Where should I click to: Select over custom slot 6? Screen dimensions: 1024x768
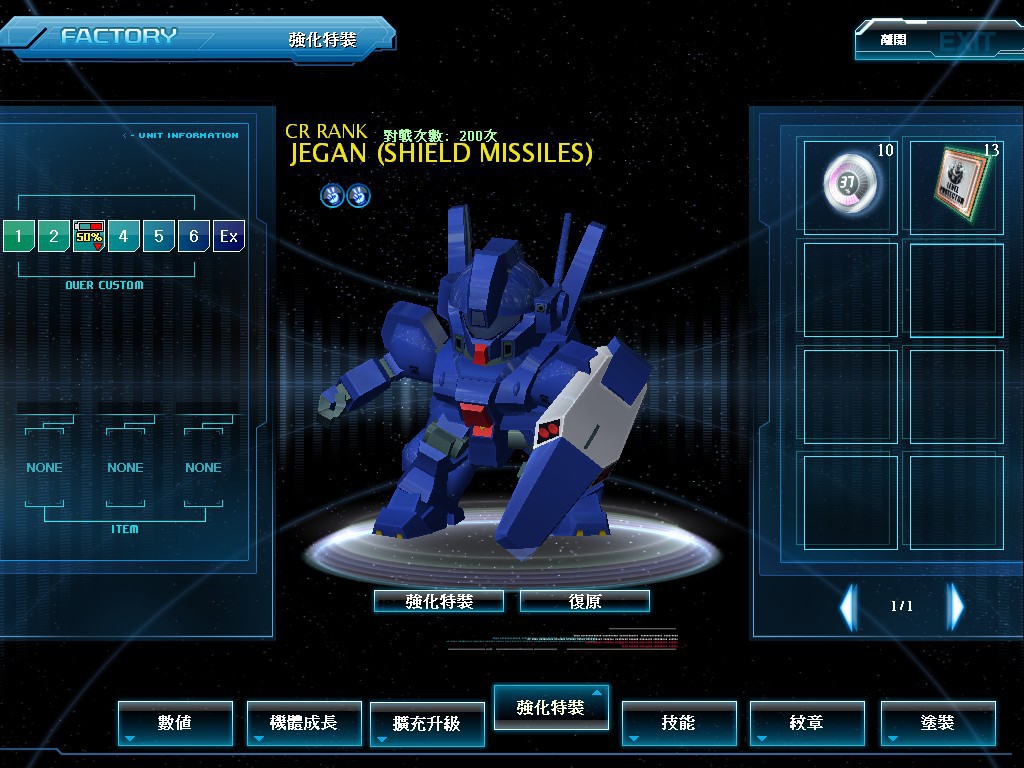194,236
